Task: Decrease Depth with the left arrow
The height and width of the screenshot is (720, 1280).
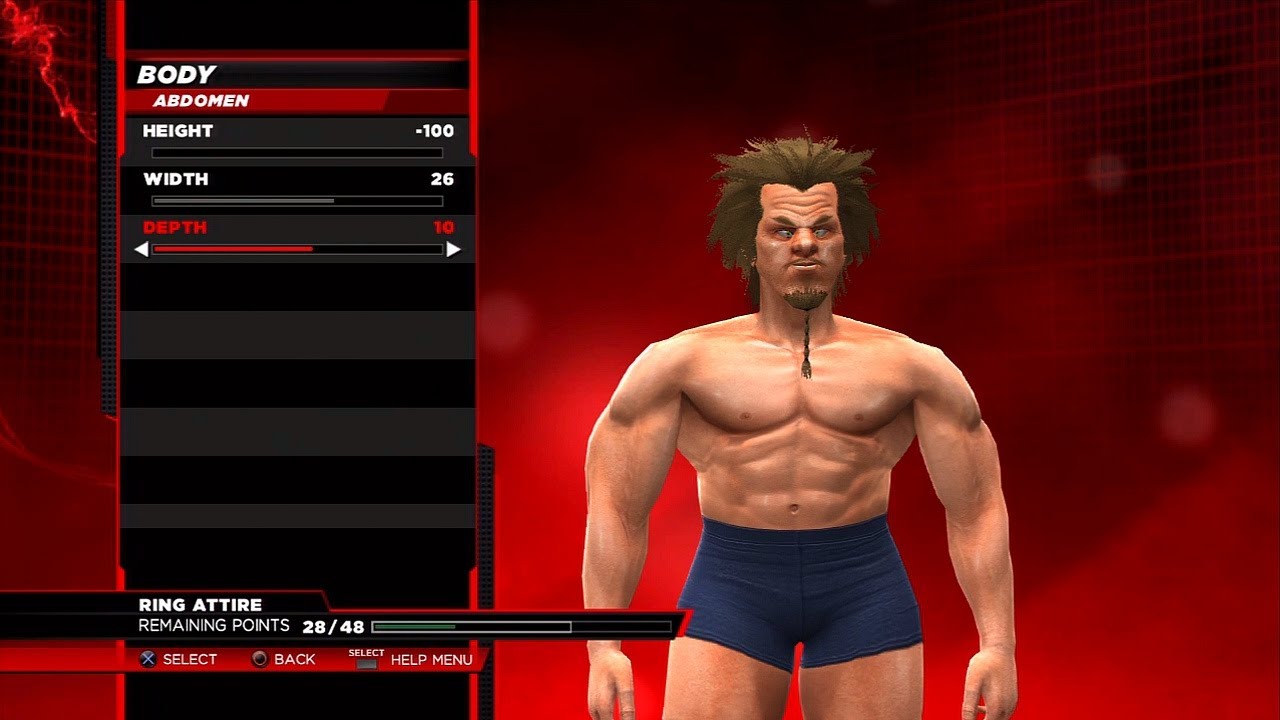Action: click(141, 249)
